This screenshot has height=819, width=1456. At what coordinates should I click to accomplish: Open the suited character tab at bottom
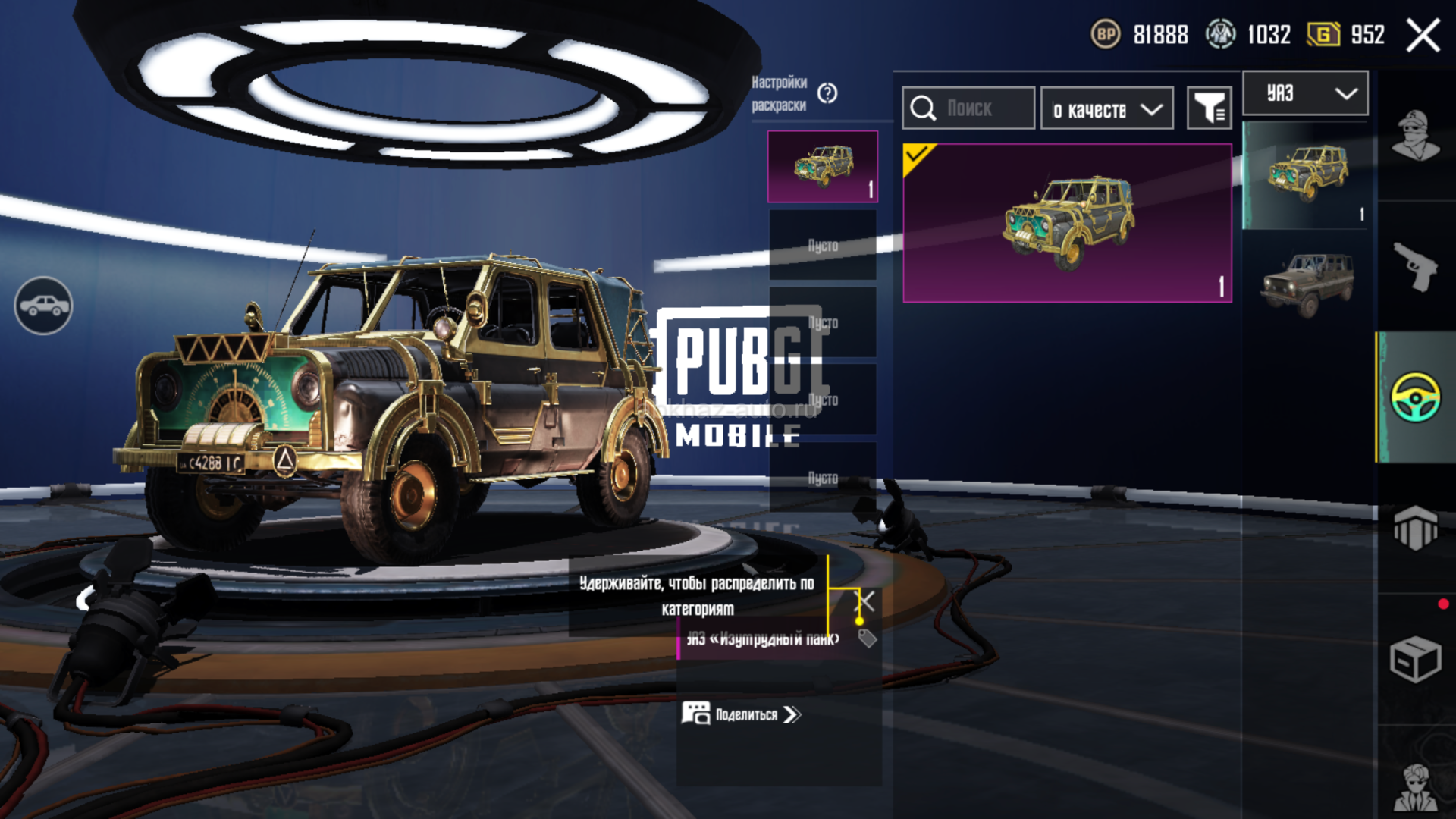[1415, 787]
